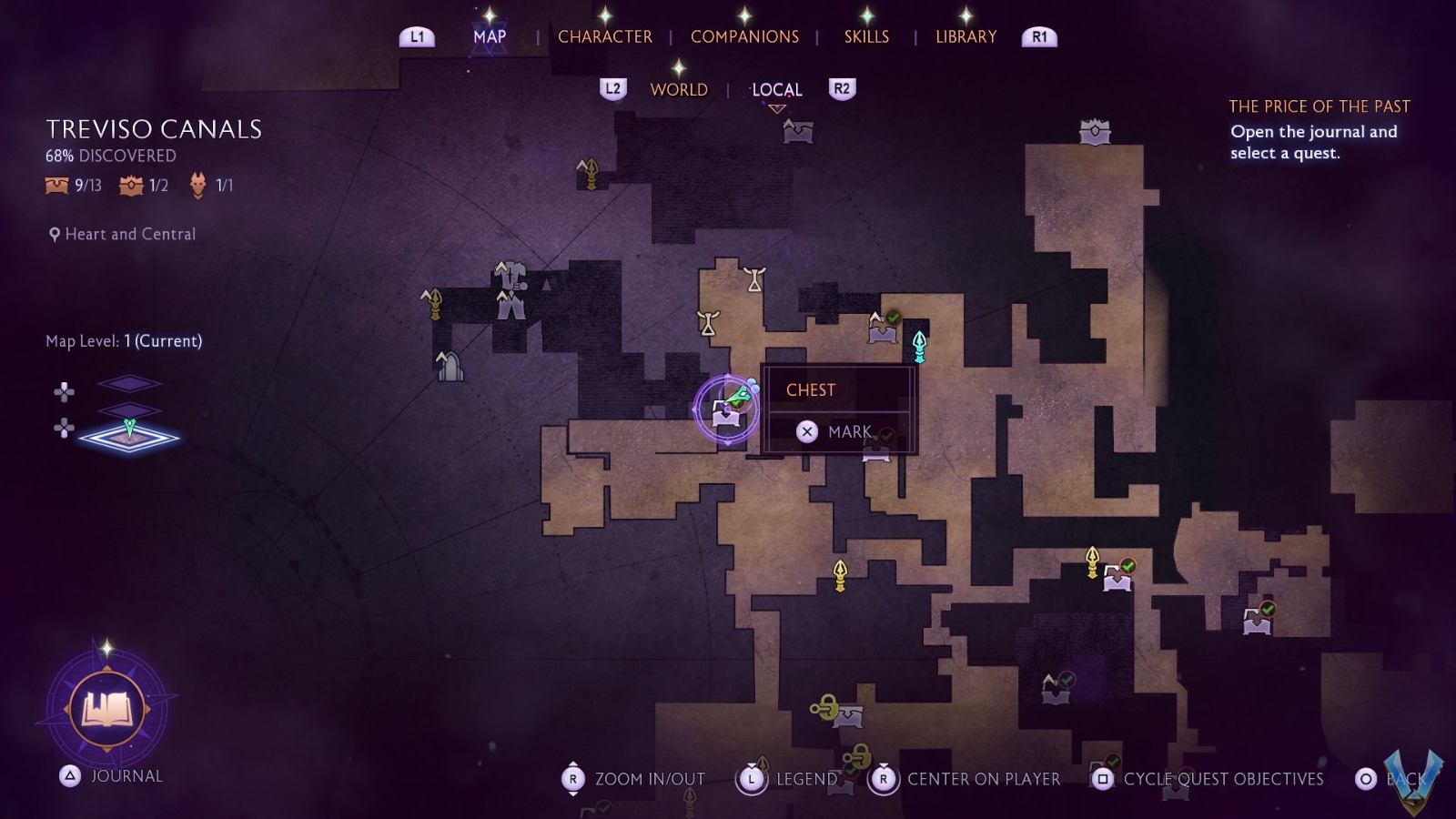
Task: Select the highlighted chest map marker
Action: (x=726, y=411)
